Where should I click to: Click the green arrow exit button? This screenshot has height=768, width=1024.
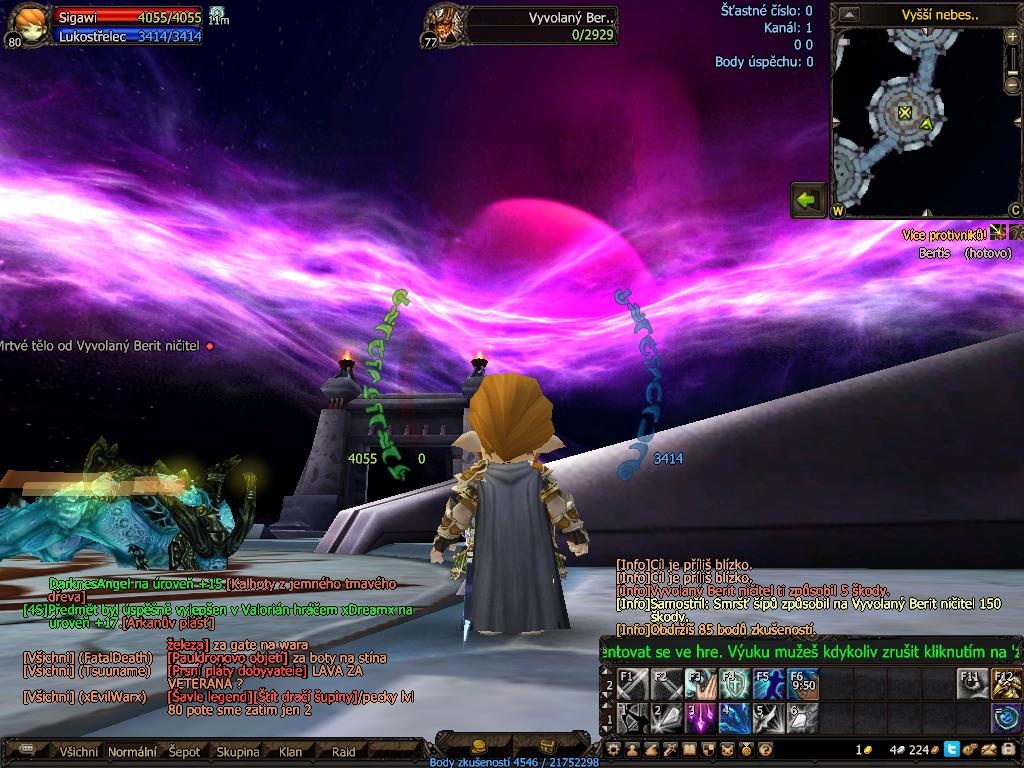click(x=808, y=199)
